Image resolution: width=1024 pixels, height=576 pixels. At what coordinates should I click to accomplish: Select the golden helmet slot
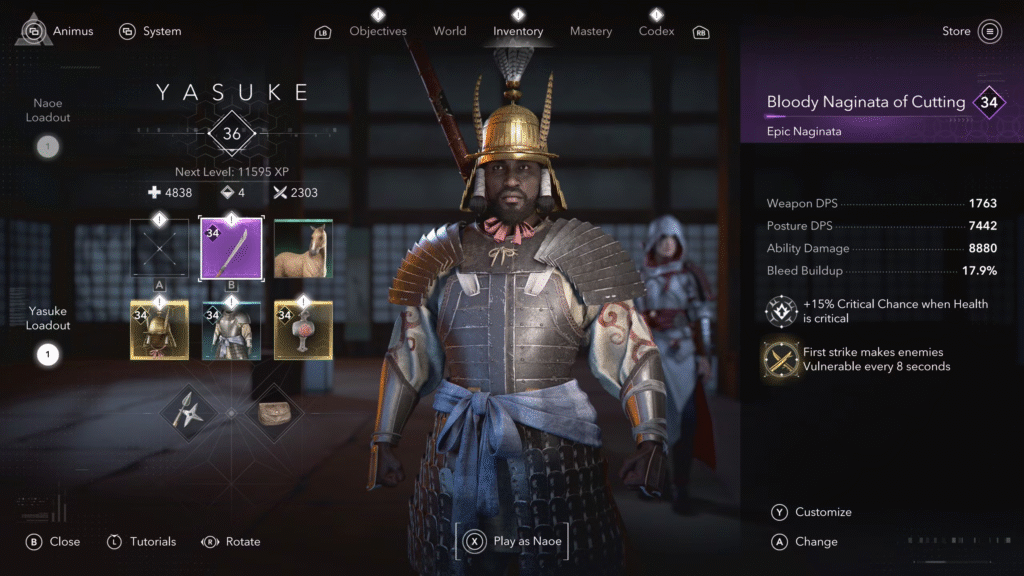click(x=160, y=329)
